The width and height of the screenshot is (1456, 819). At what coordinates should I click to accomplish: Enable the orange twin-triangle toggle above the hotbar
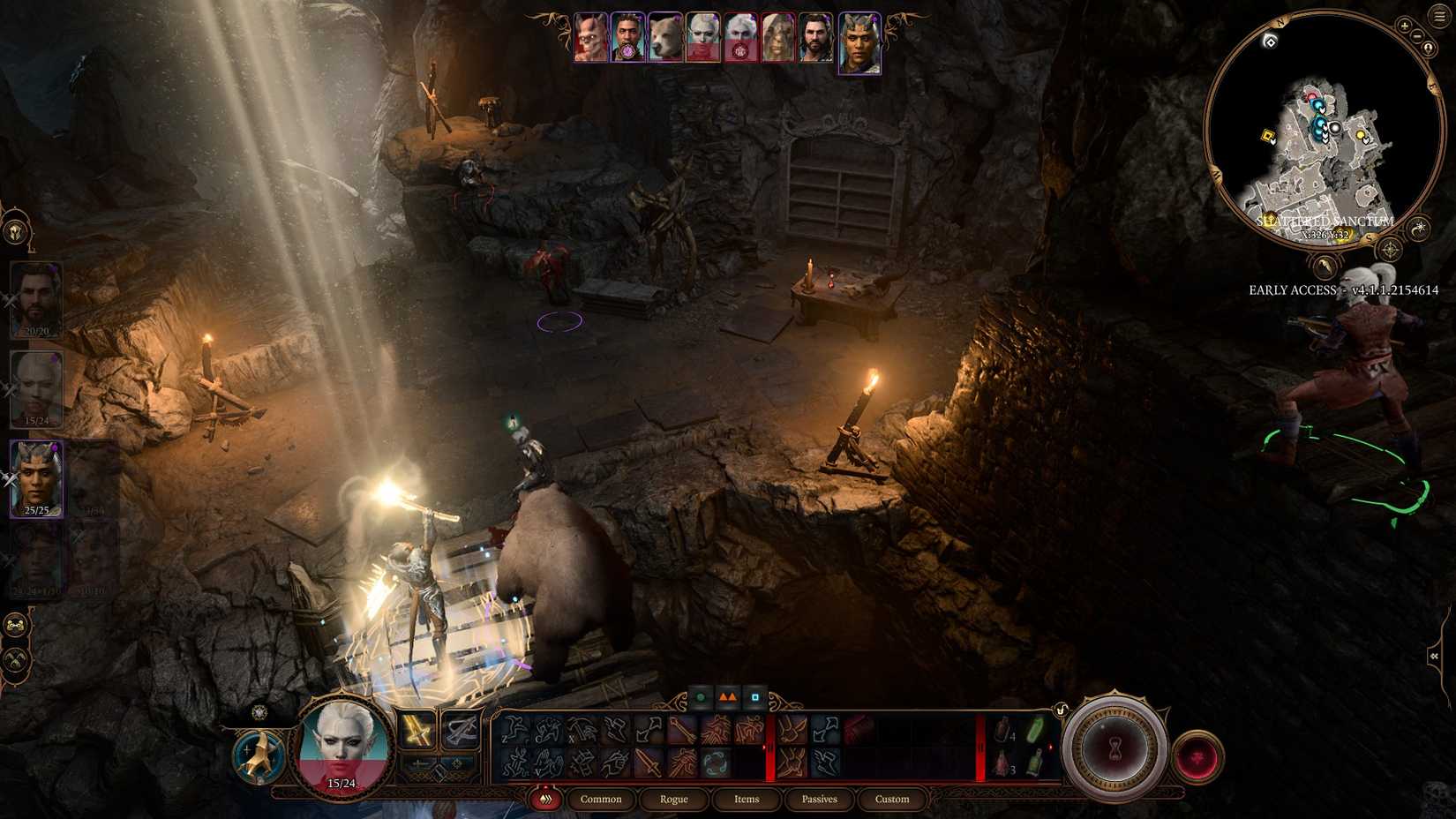[x=726, y=696]
